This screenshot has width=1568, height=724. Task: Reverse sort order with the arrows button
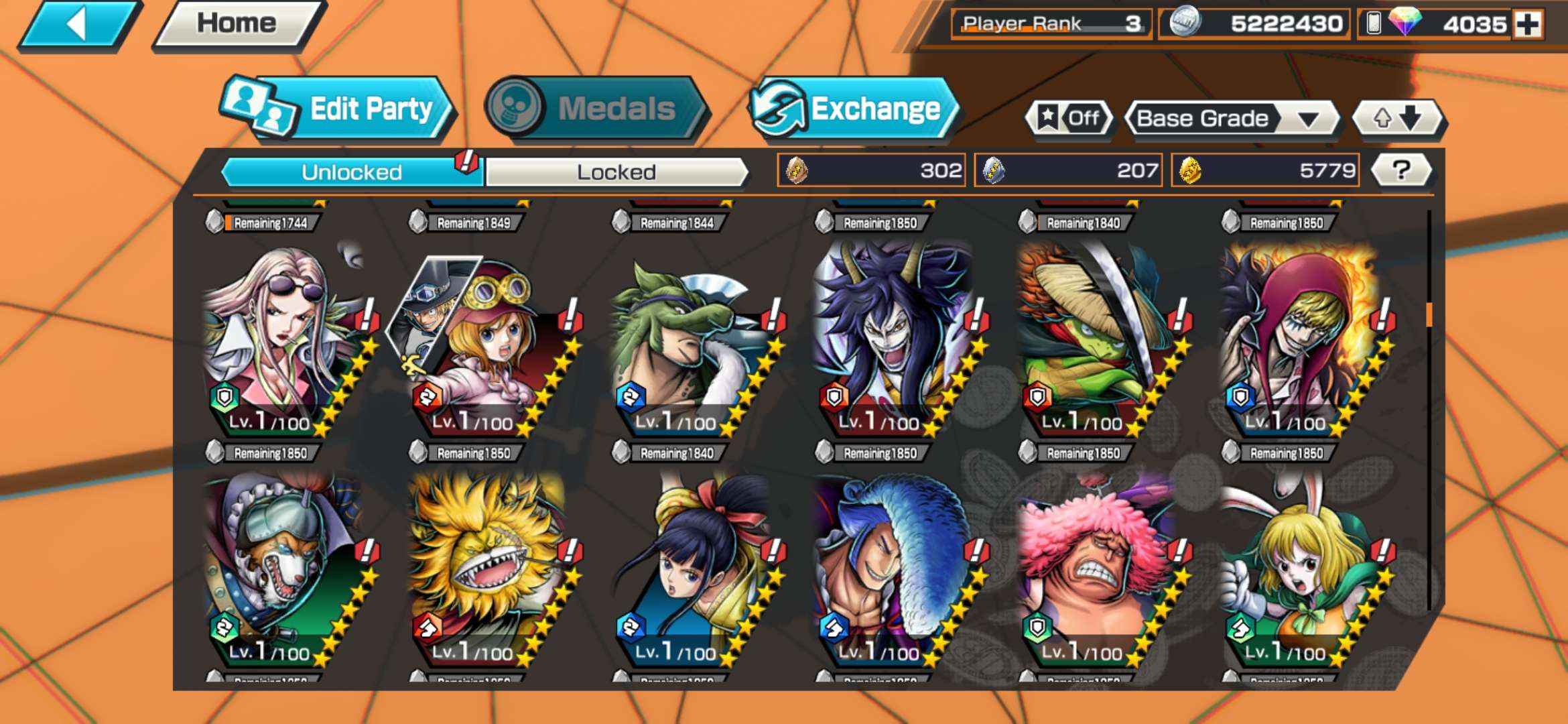click(1397, 119)
